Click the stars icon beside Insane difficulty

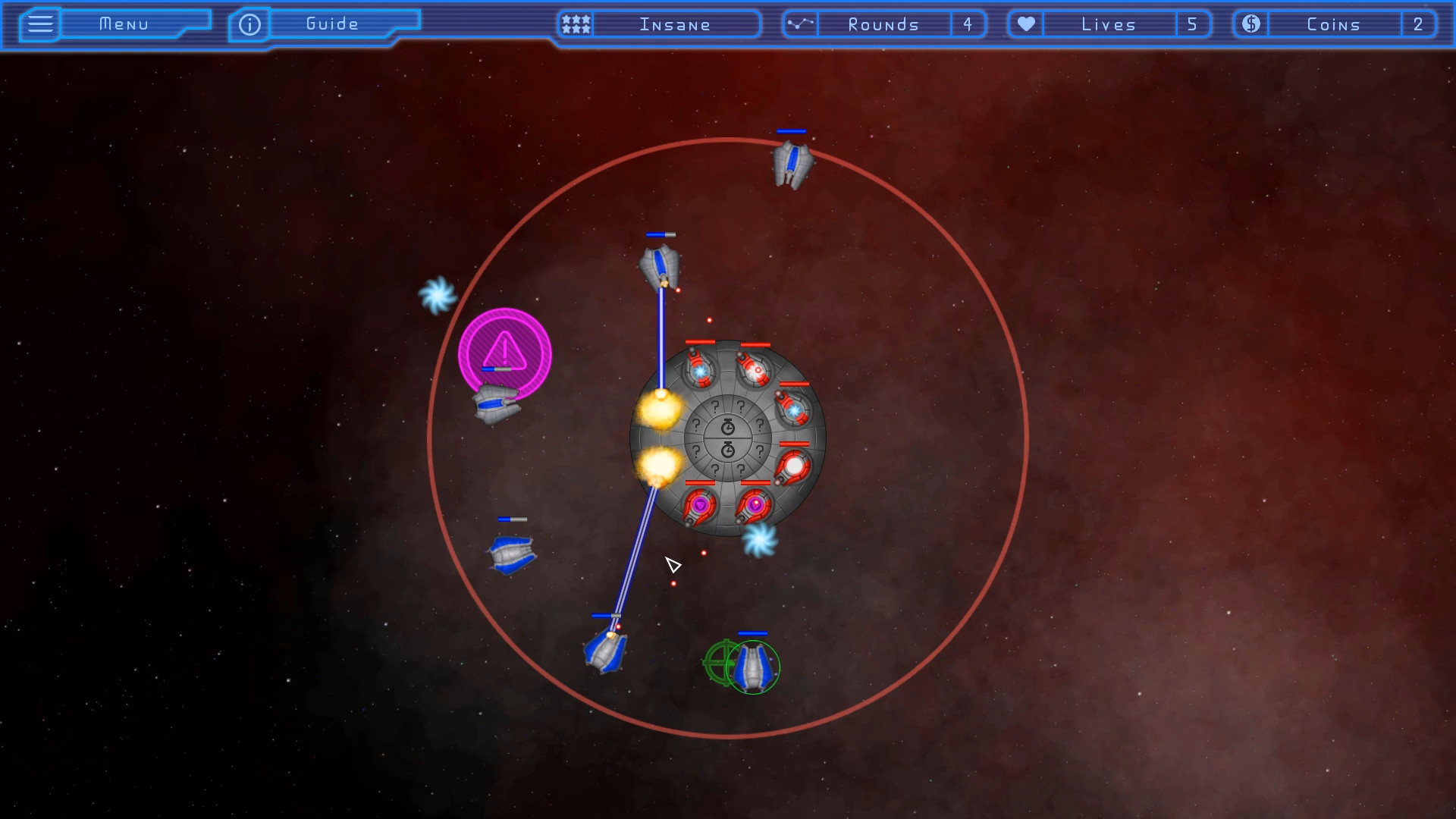click(x=575, y=24)
